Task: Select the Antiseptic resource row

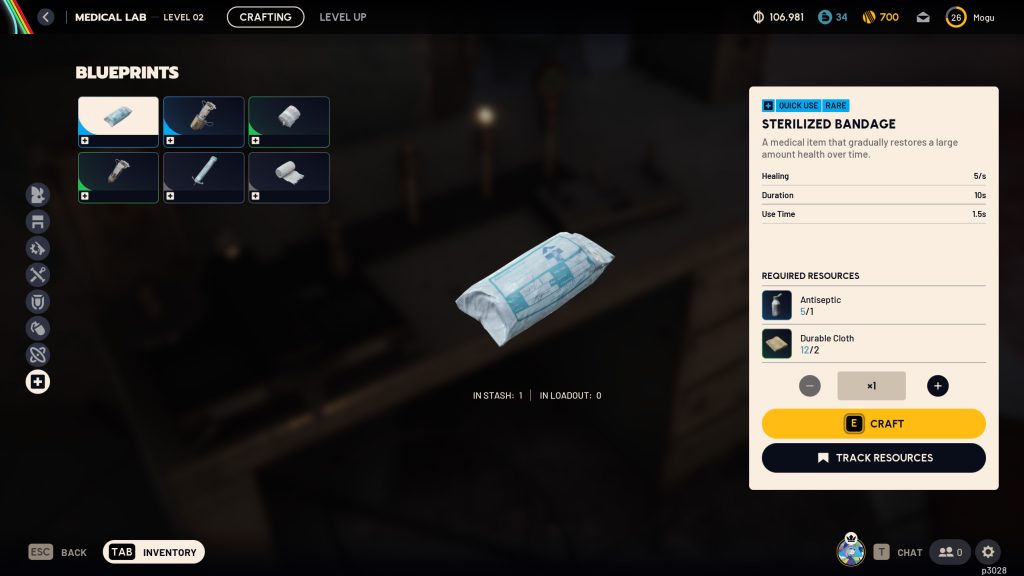Action: coord(873,305)
